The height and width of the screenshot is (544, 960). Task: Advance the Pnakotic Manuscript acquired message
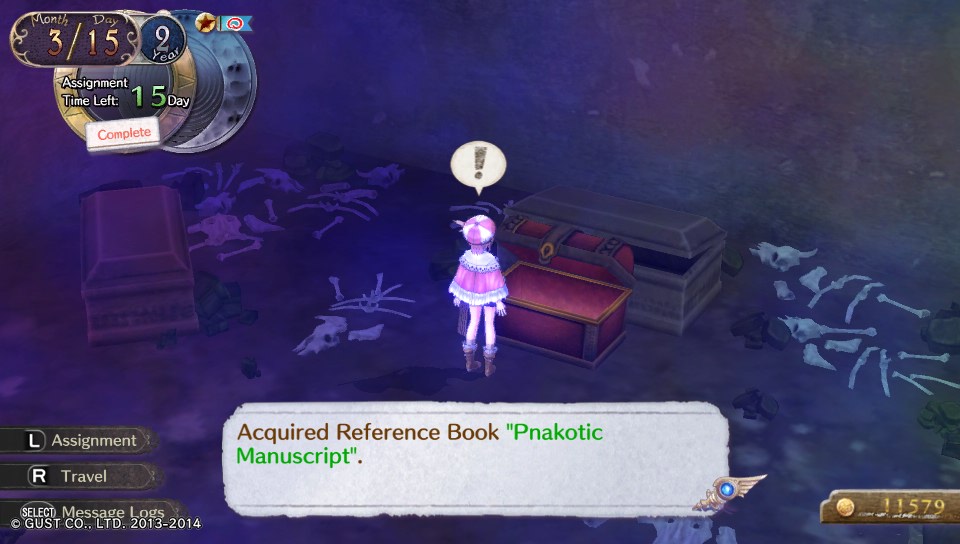pos(470,456)
